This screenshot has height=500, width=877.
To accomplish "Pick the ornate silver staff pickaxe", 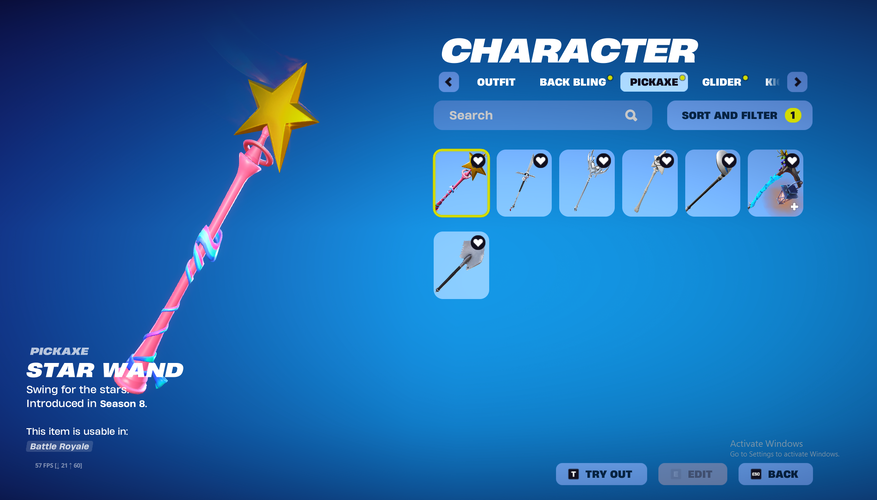I will 587,183.
